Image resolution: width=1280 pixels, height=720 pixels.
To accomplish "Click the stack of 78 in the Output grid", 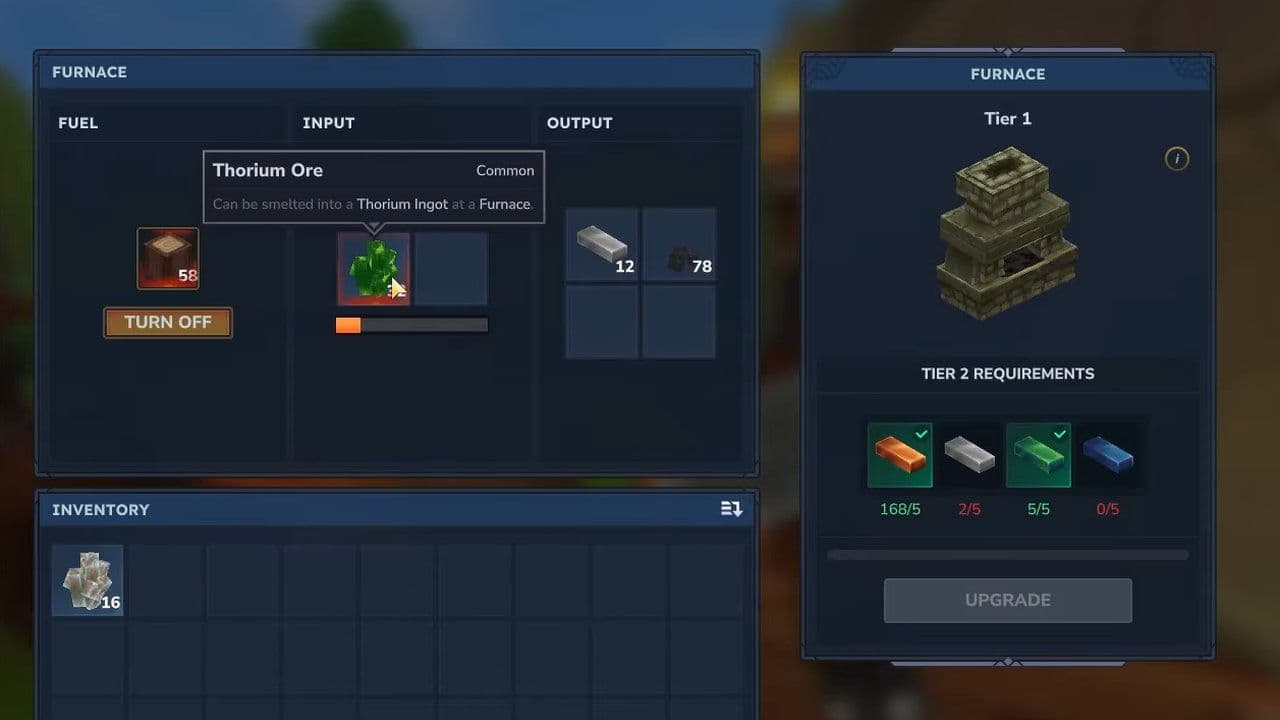I will 679,244.
